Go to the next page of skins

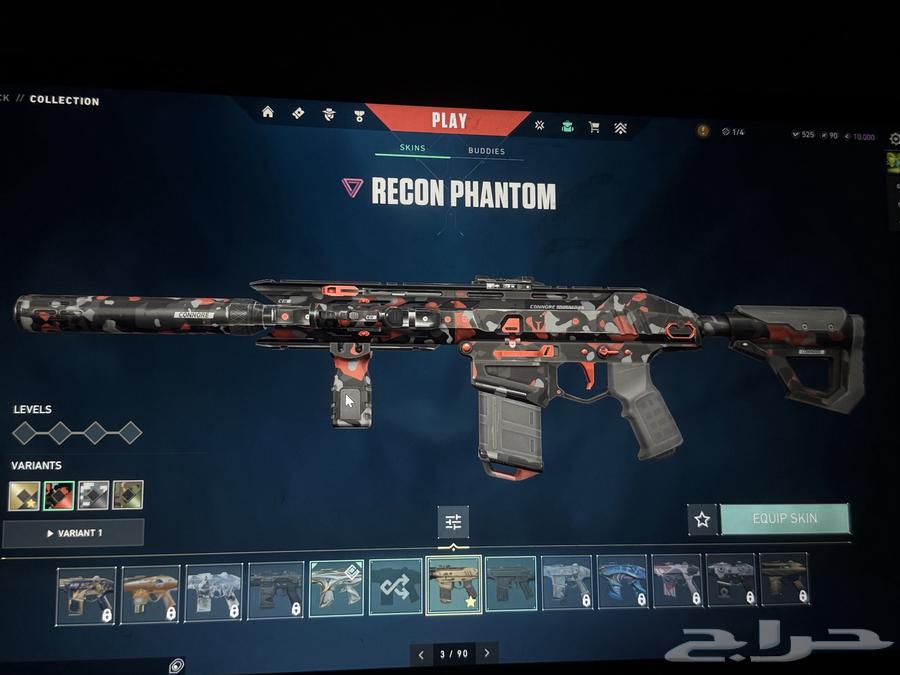click(x=487, y=654)
